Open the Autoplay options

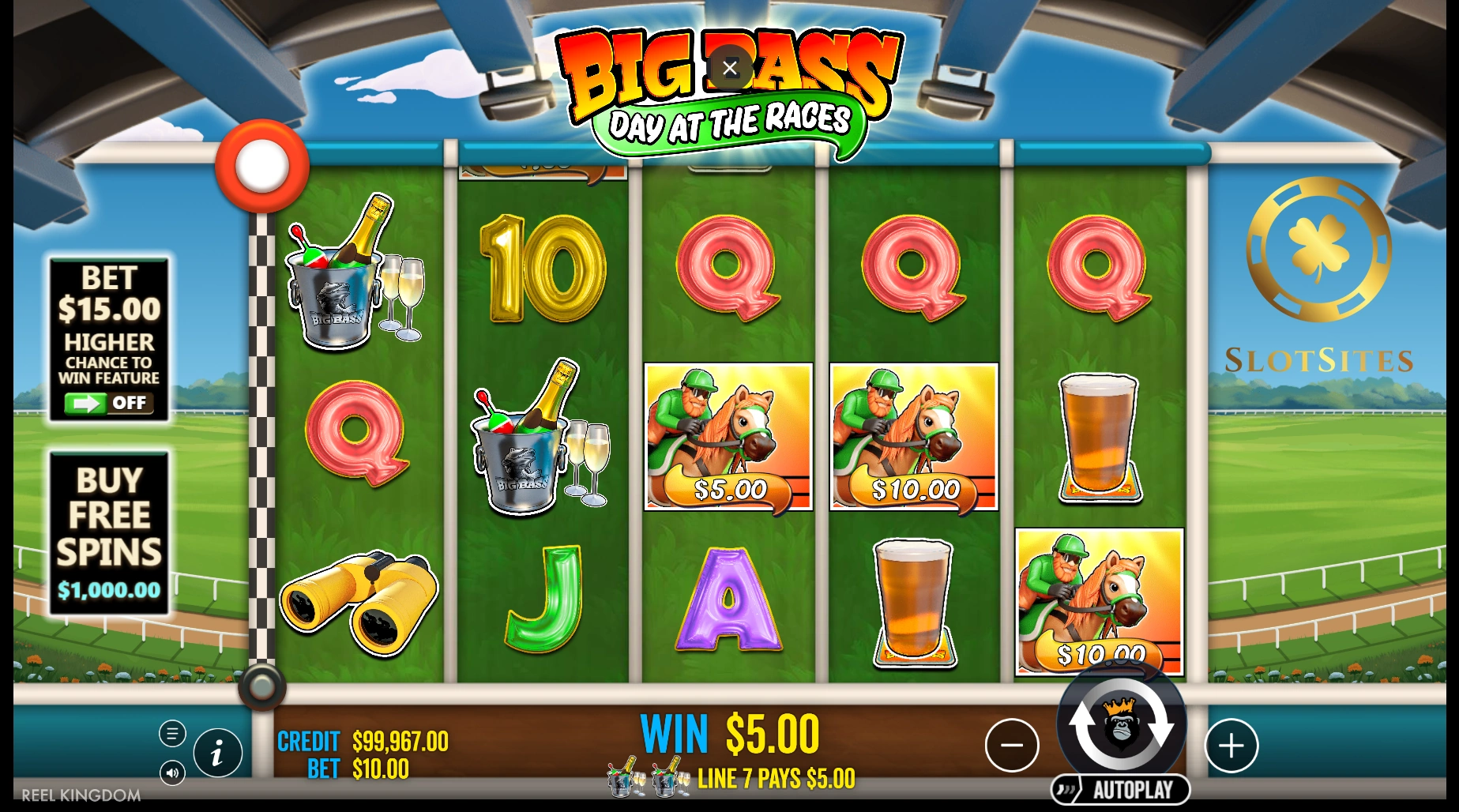(1121, 789)
